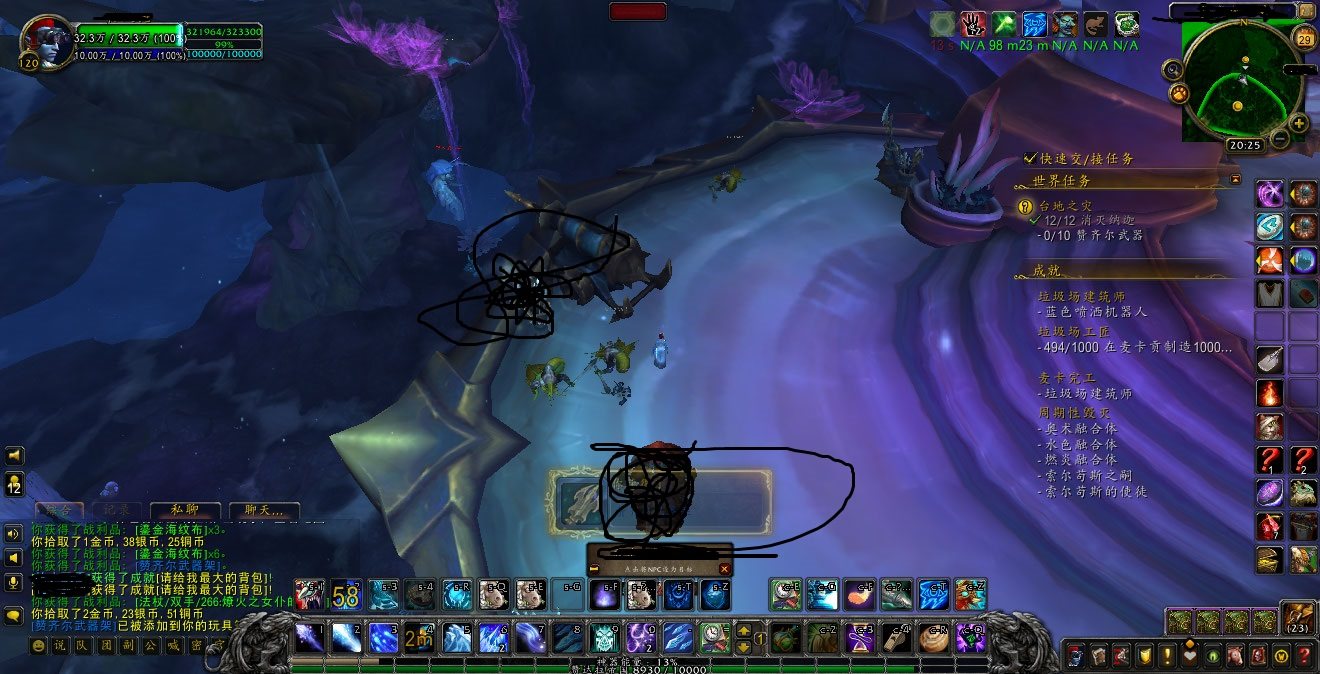Switch to the 私聊 chat tab
This screenshot has width=1320, height=674.
click(185, 510)
